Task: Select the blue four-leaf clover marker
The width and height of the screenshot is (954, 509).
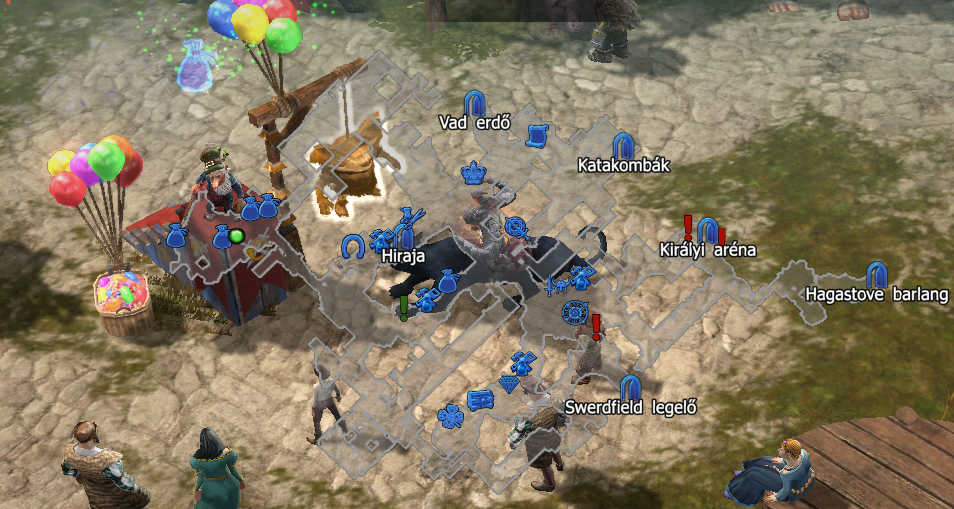Action: [451, 413]
